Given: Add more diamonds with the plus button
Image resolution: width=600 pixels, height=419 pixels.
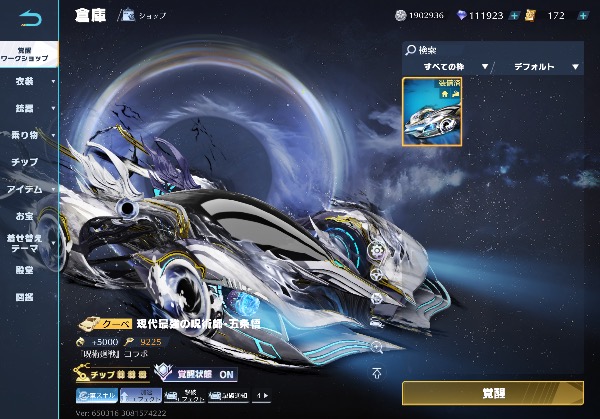Looking at the screenshot, I should point(514,16).
